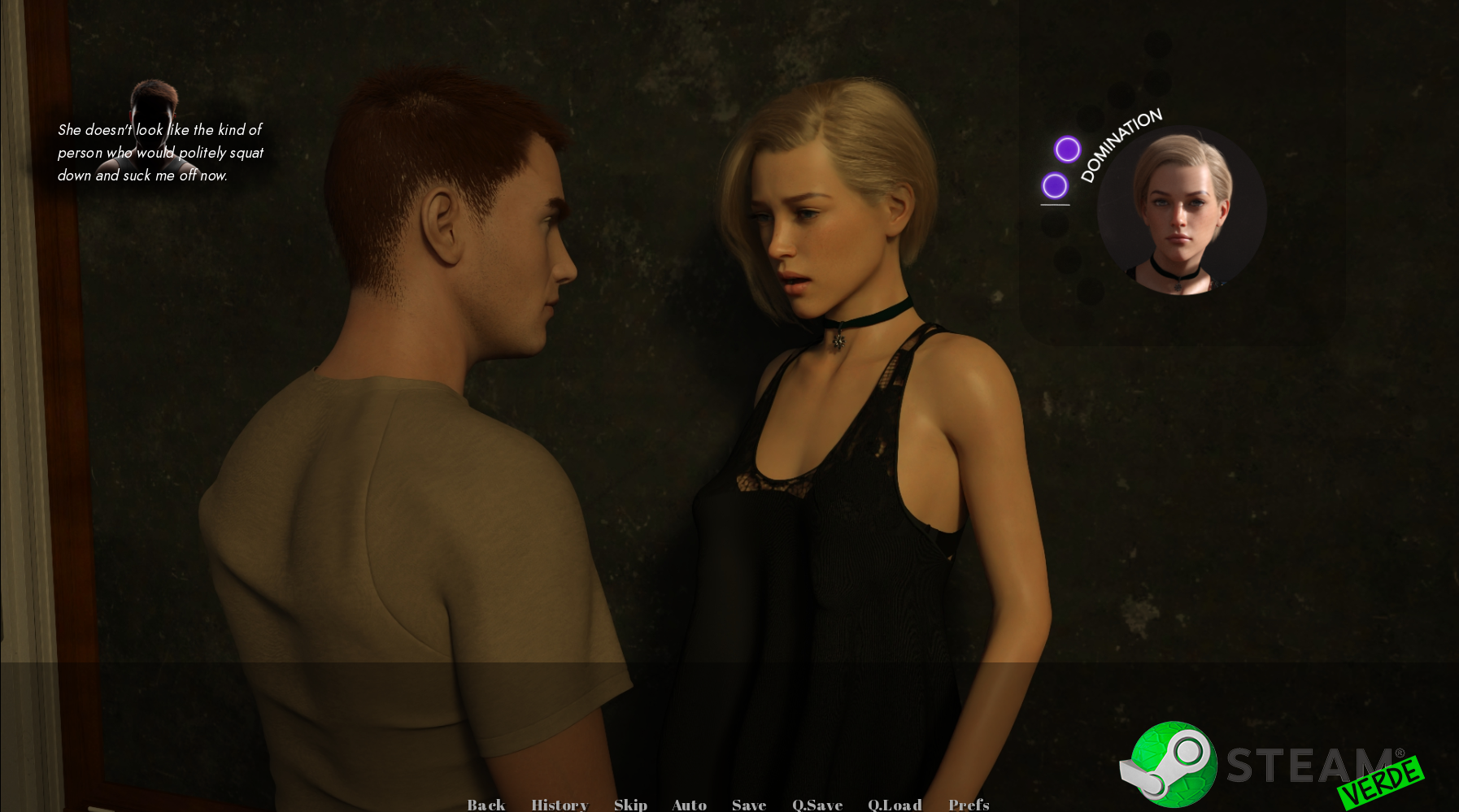Quick load with Q.Load
Screen dimensions: 1459x812
(895, 804)
